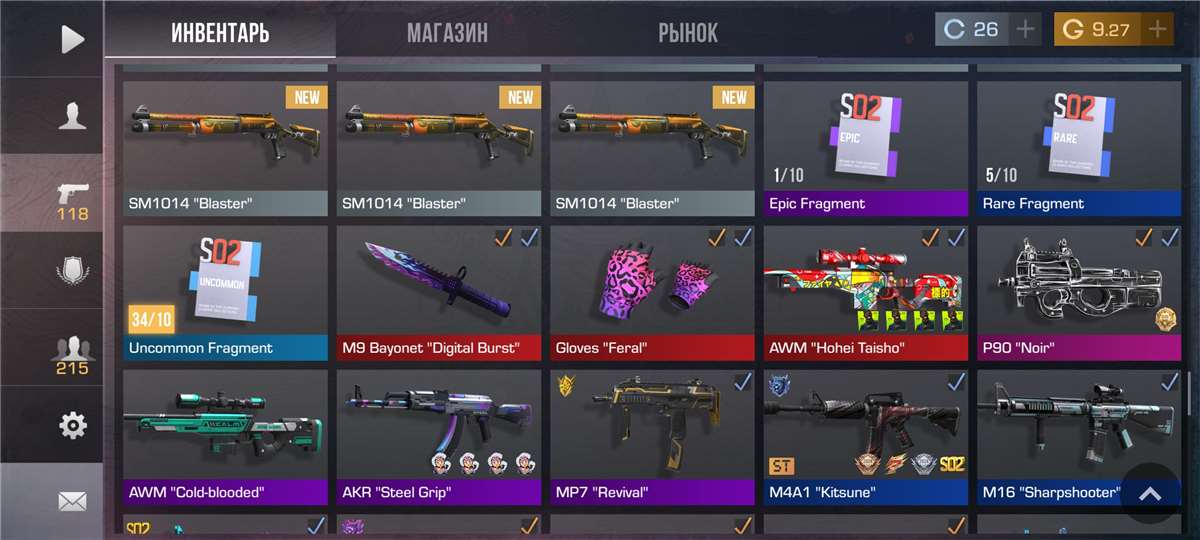The height and width of the screenshot is (540, 1200).
Task: Tap the scroll-to-top arrow button
Action: (x=1150, y=493)
